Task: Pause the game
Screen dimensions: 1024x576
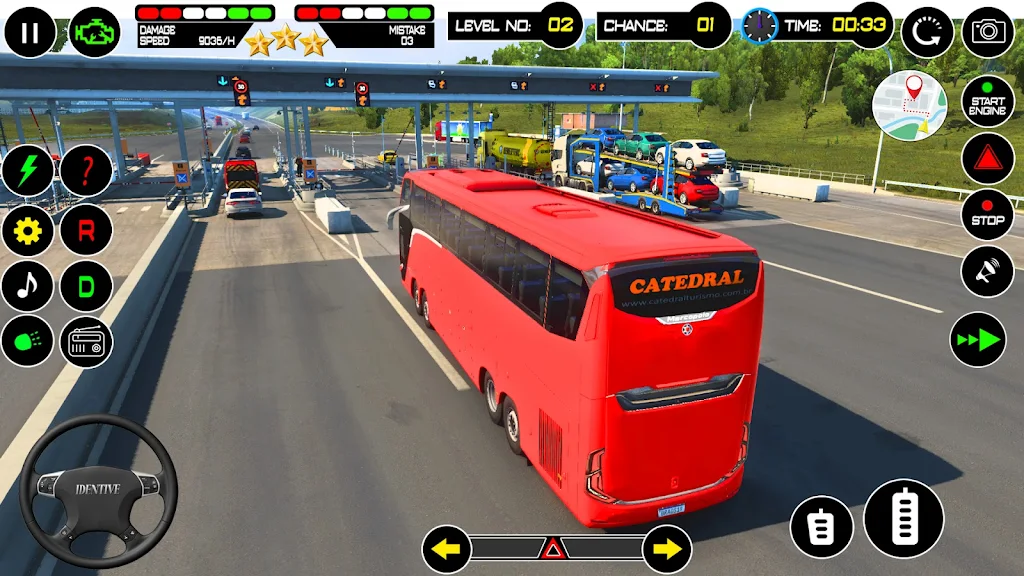Action: [x=30, y=32]
